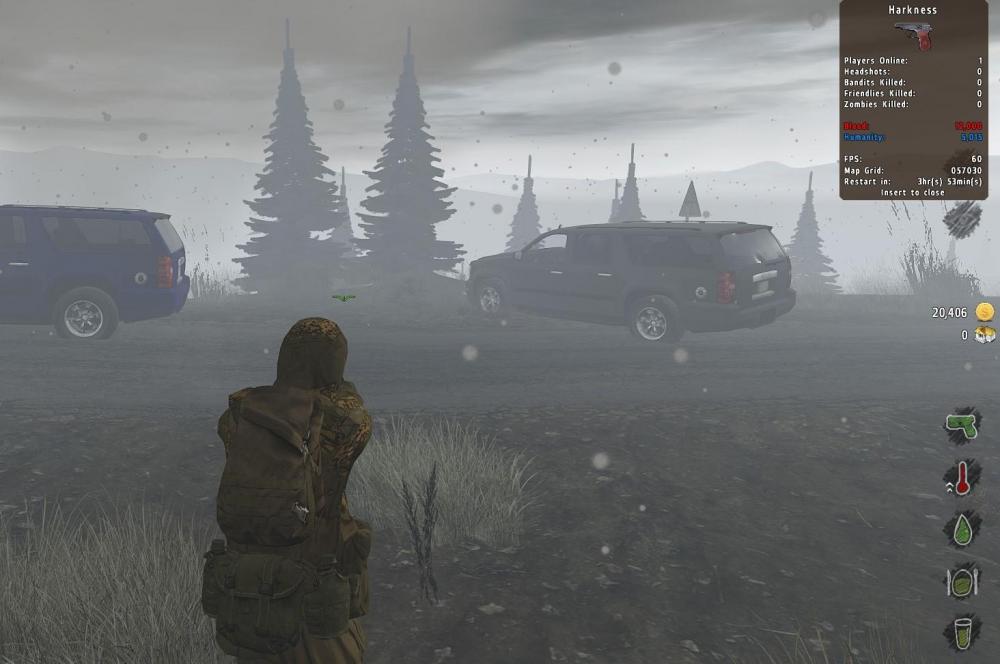
Task: Click the bank building icon
Action: (985, 335)
